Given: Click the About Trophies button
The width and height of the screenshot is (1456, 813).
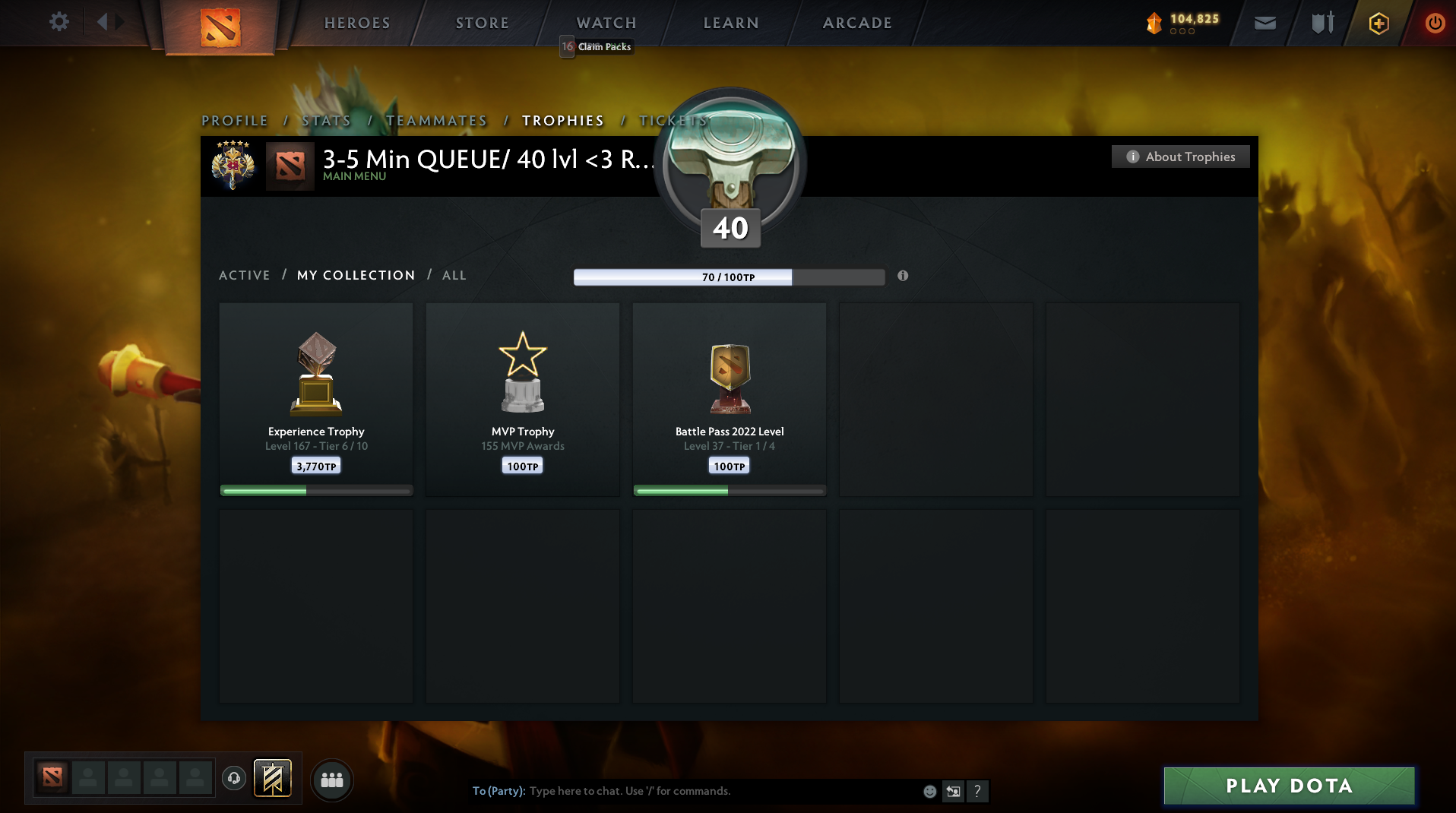Looking at the screenshot, I should point(1179,157).
